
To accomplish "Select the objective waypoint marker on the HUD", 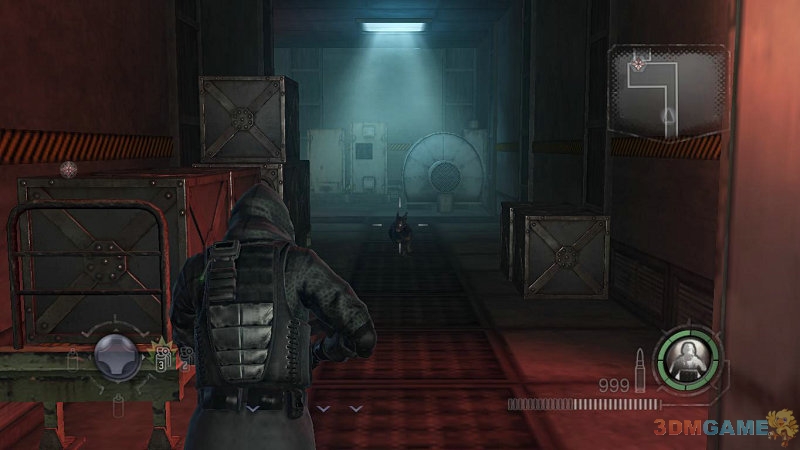I will coord(68,169).
